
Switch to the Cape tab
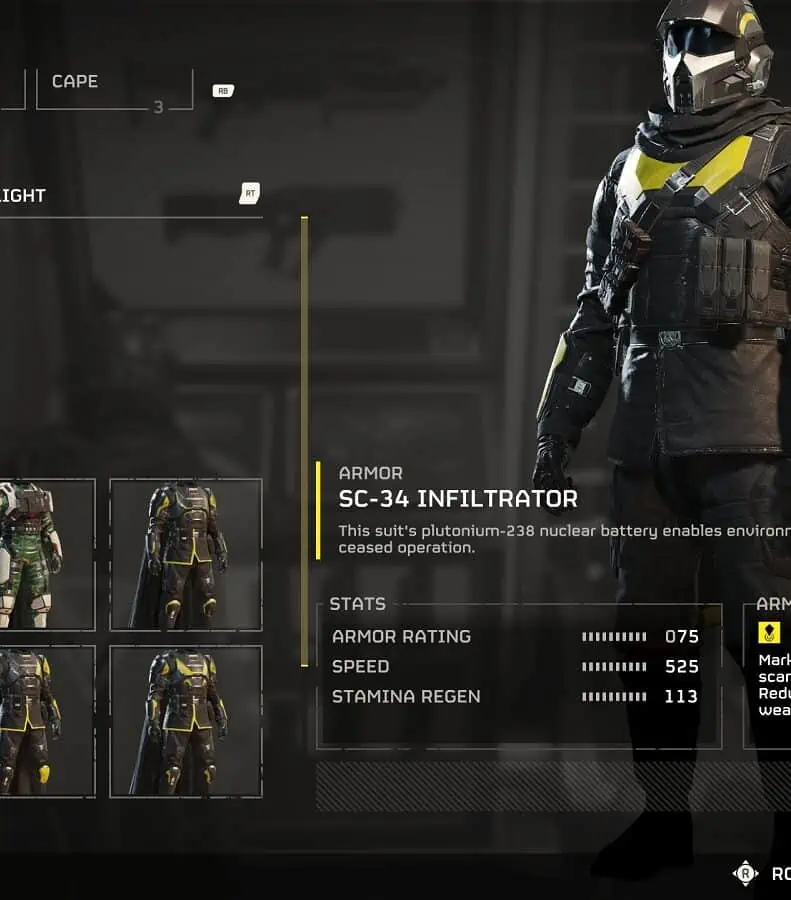(x=114, y=88)
